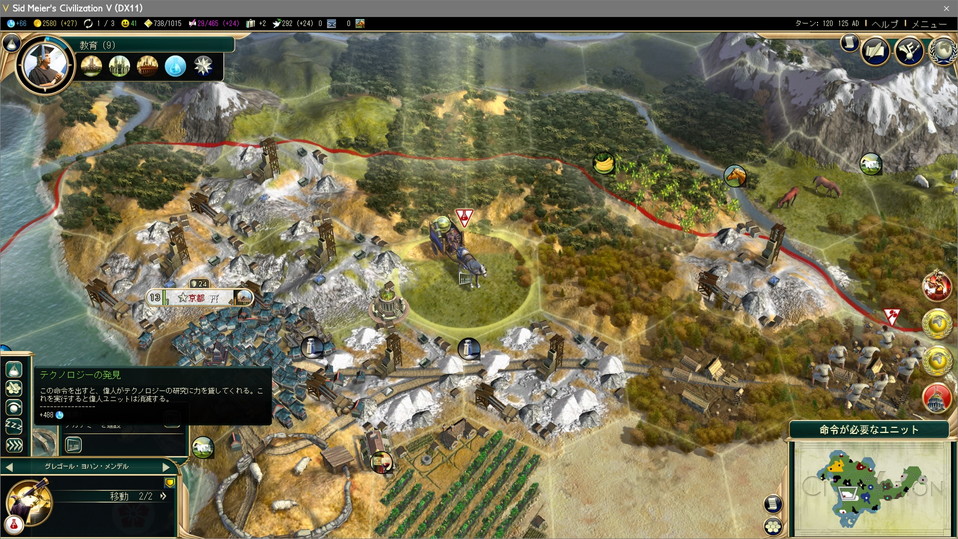The height and width of the screenshot is (539, 958).
Task: Cycle to the next unit with right arrow
Action: point(164,467)
